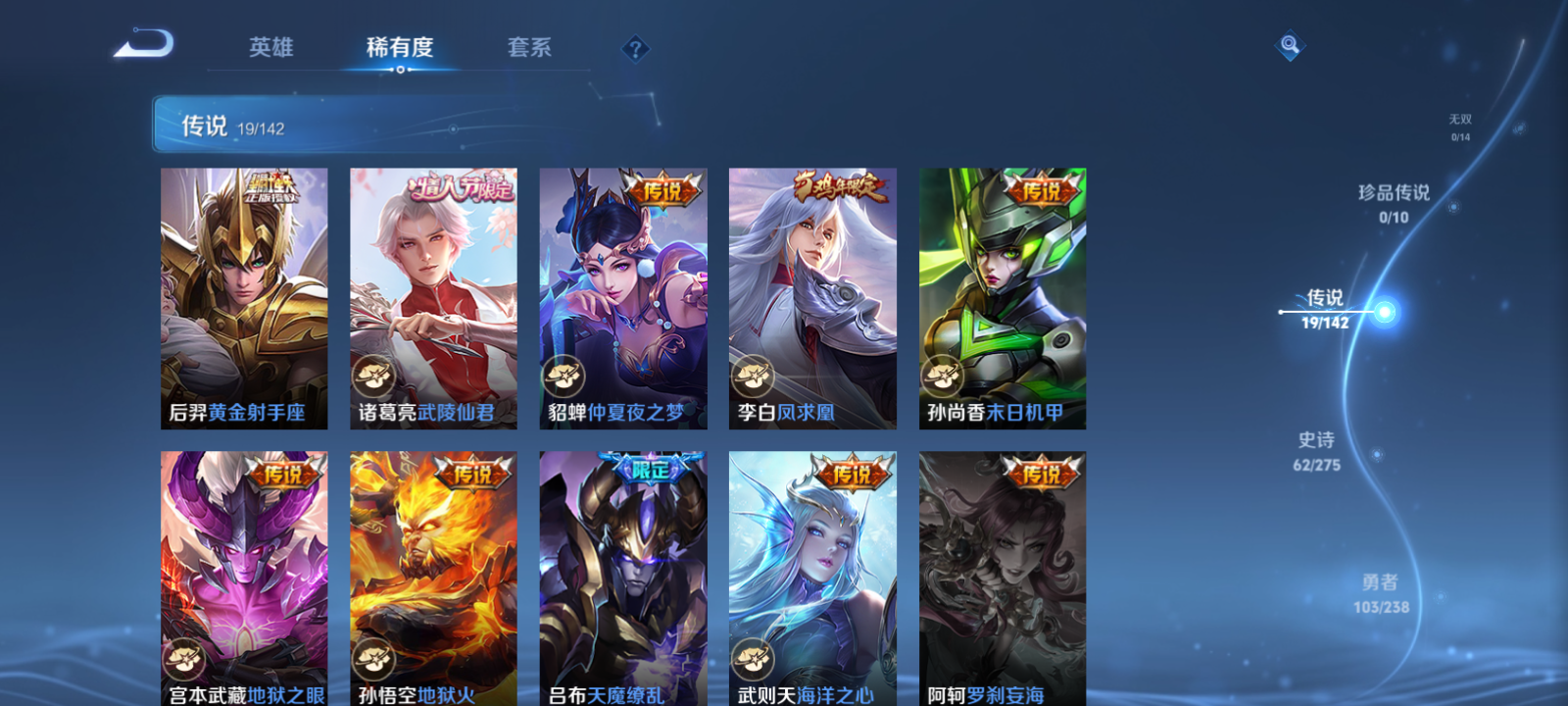
Task: View the 貂蝉仲夏夜之梦 skin card
Action: point(623,296)
